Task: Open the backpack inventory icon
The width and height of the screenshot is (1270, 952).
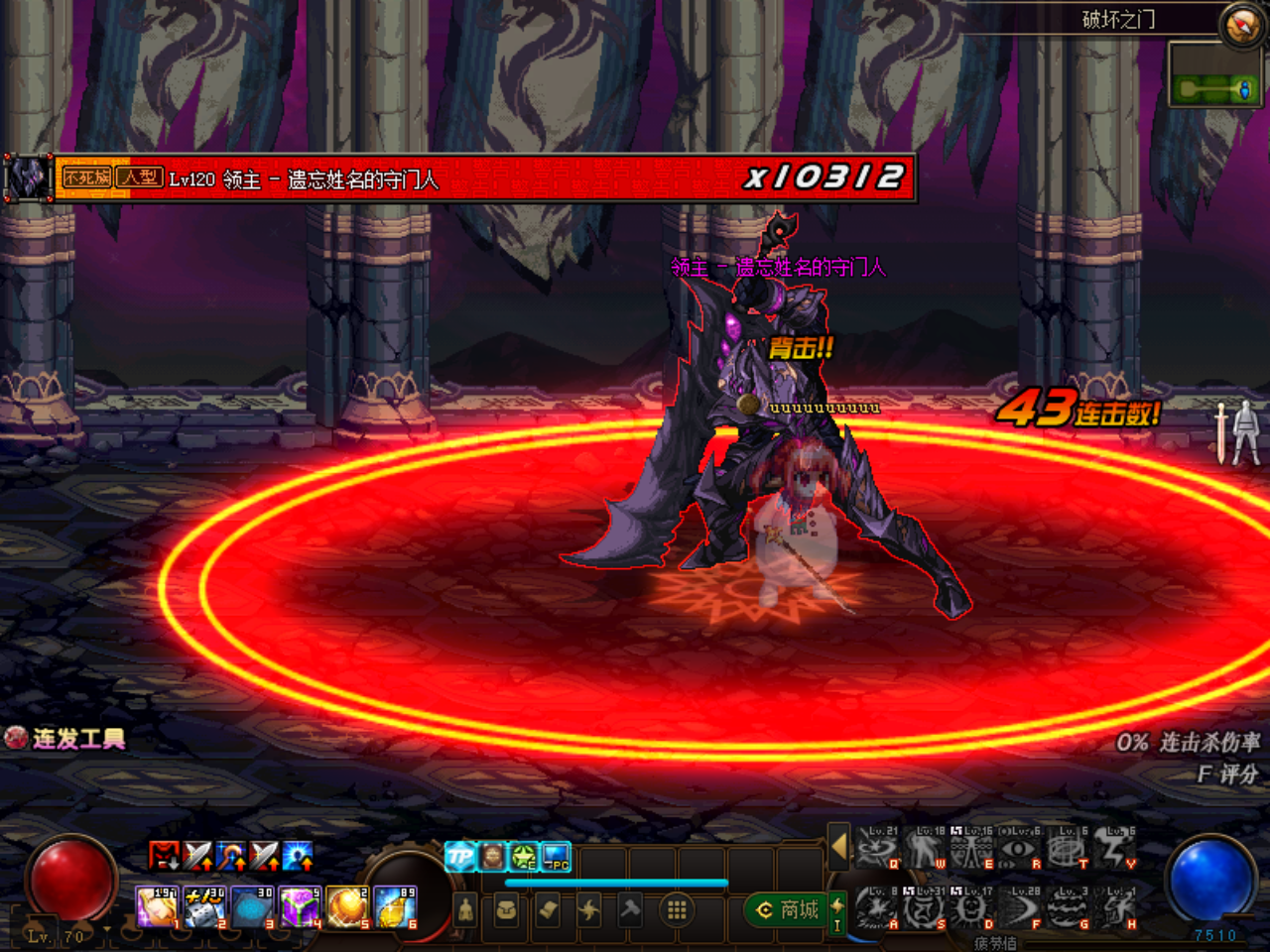Action: [x=506, y=909]
